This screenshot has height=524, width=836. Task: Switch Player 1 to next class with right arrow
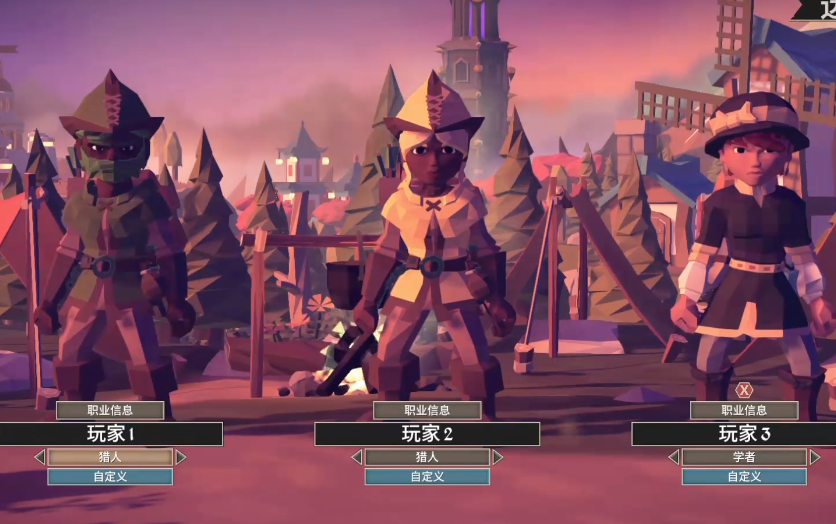tap(181, 457)
